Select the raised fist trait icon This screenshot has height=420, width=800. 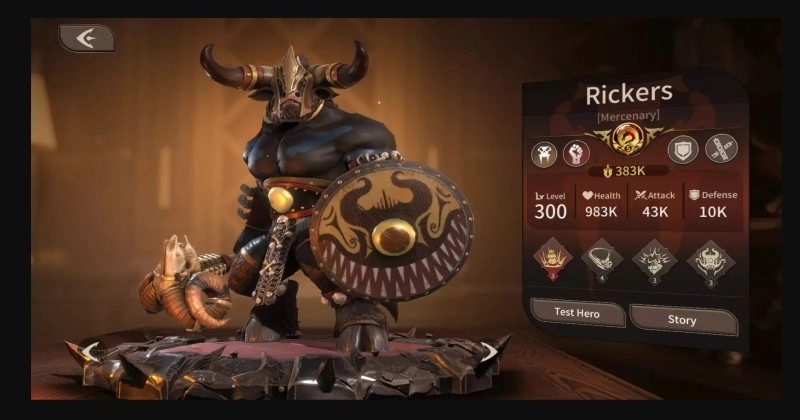click(x=577, y=153)
